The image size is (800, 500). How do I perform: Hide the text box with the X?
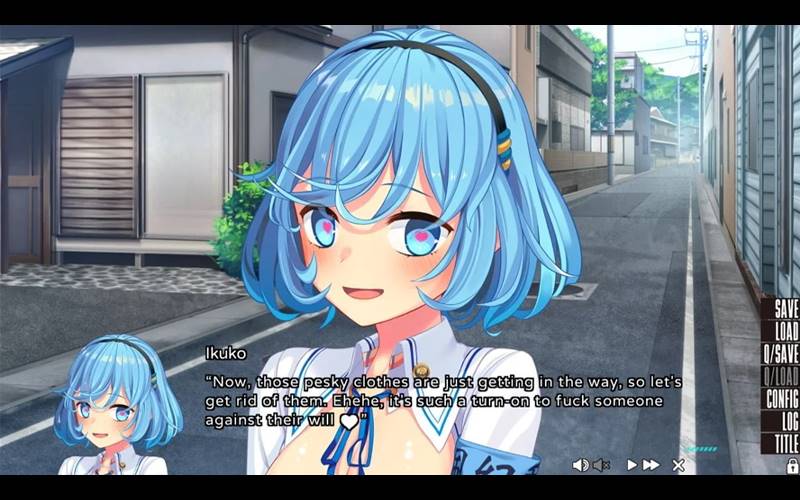coord(678,465)
